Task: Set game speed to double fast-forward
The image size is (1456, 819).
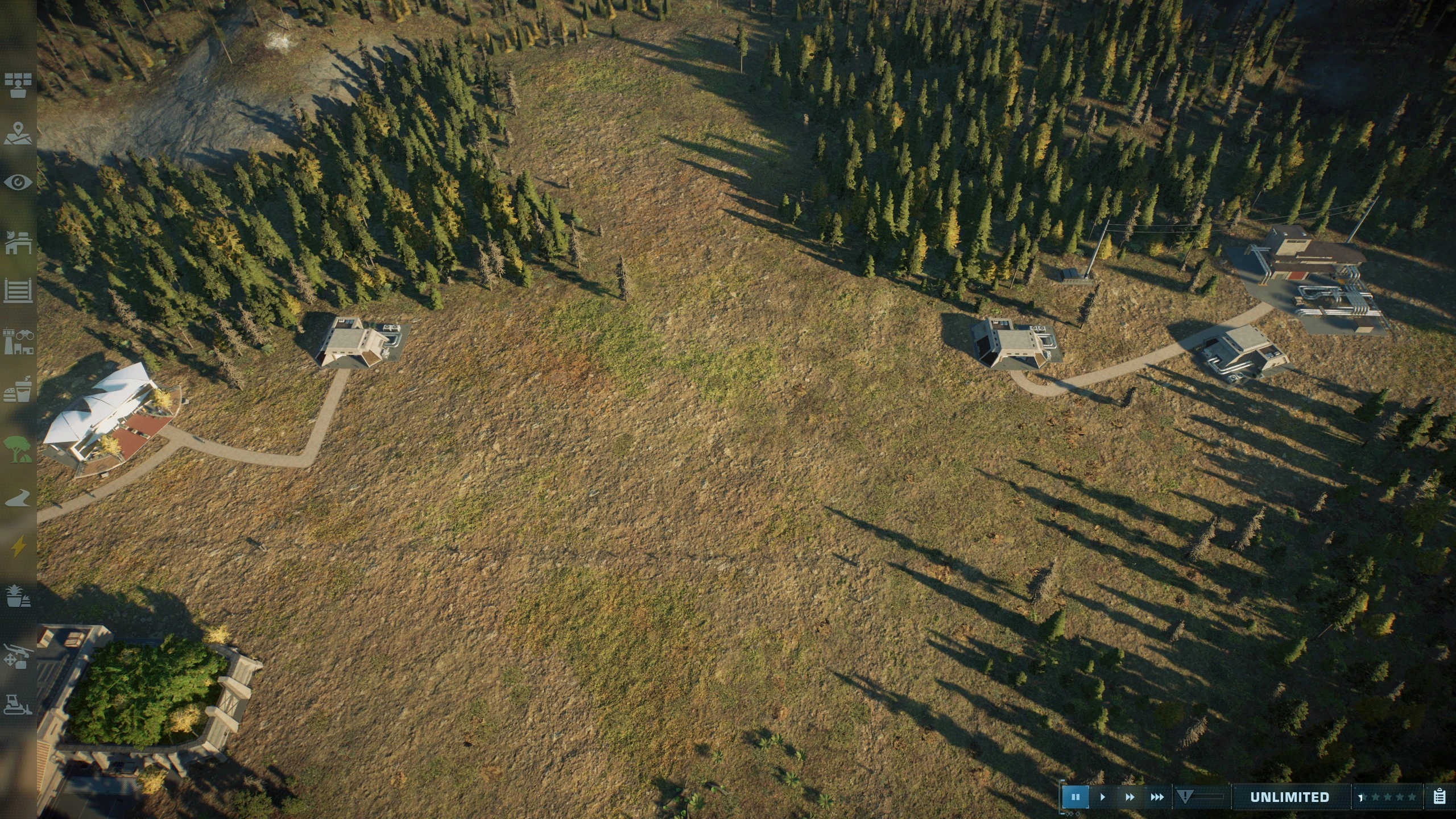Action: click(x=1130, y=797)
